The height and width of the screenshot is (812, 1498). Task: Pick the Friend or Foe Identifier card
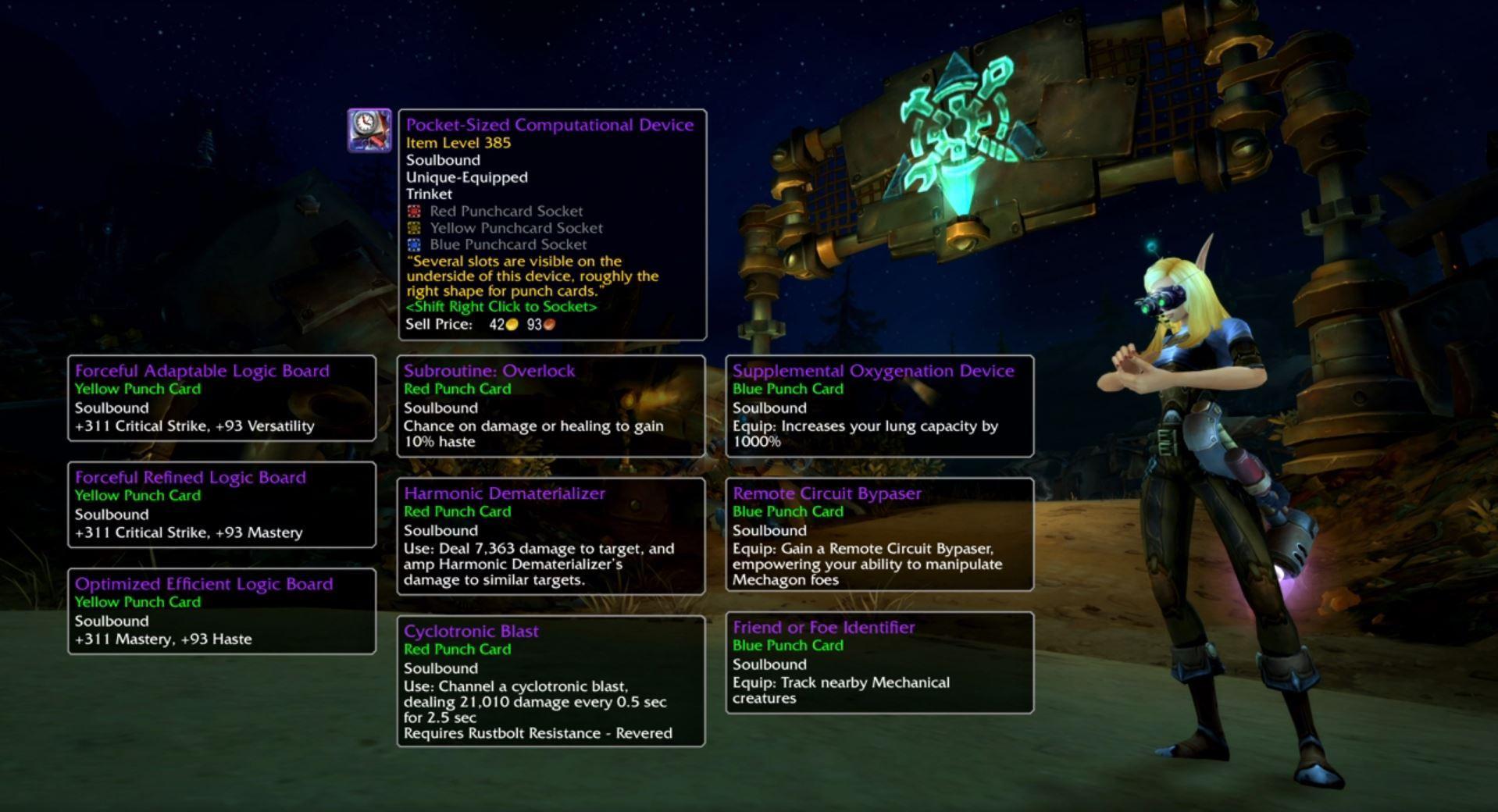(879, 663)
